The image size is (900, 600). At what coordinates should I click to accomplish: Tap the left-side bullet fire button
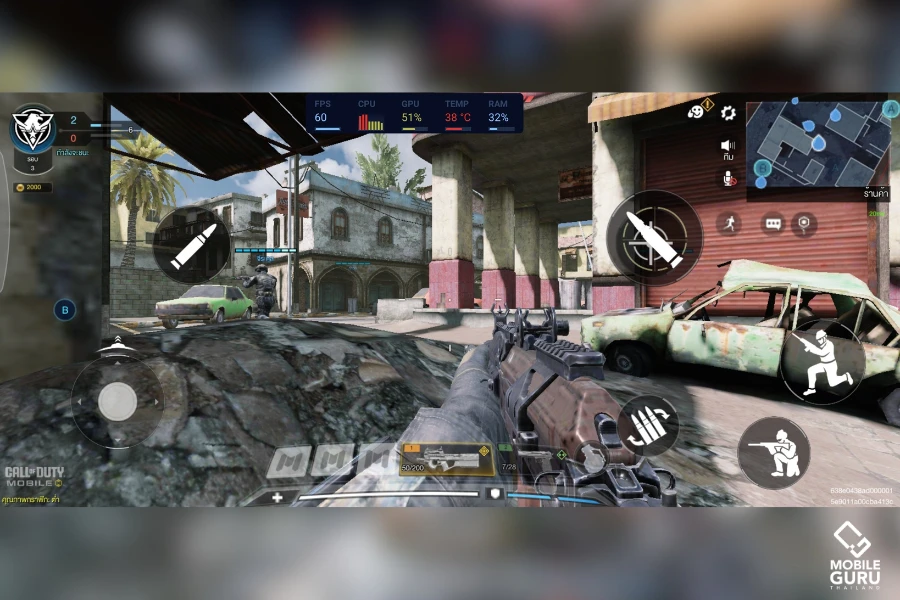point(190,246)
